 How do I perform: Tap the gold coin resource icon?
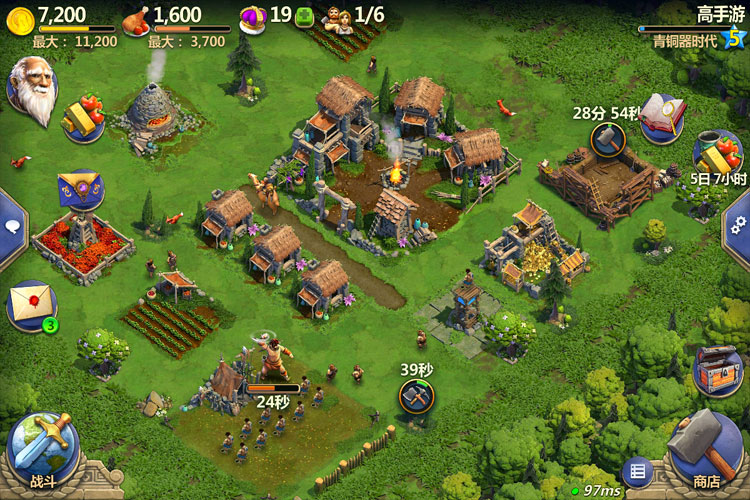[17, 17]
